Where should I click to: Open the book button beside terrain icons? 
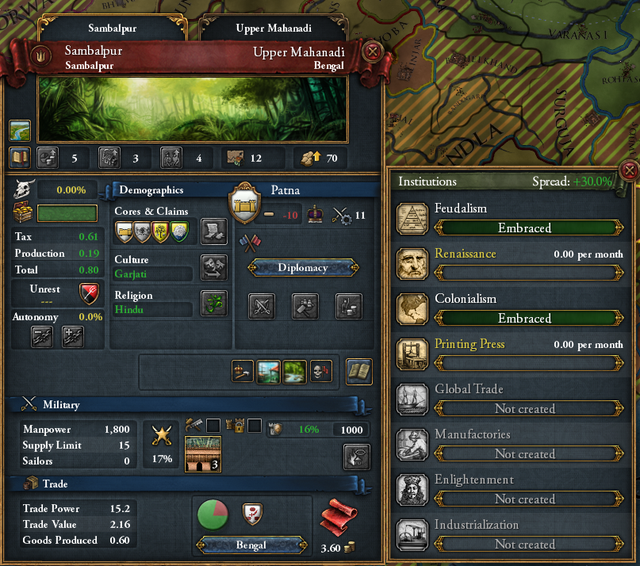(x=359, y=372)
